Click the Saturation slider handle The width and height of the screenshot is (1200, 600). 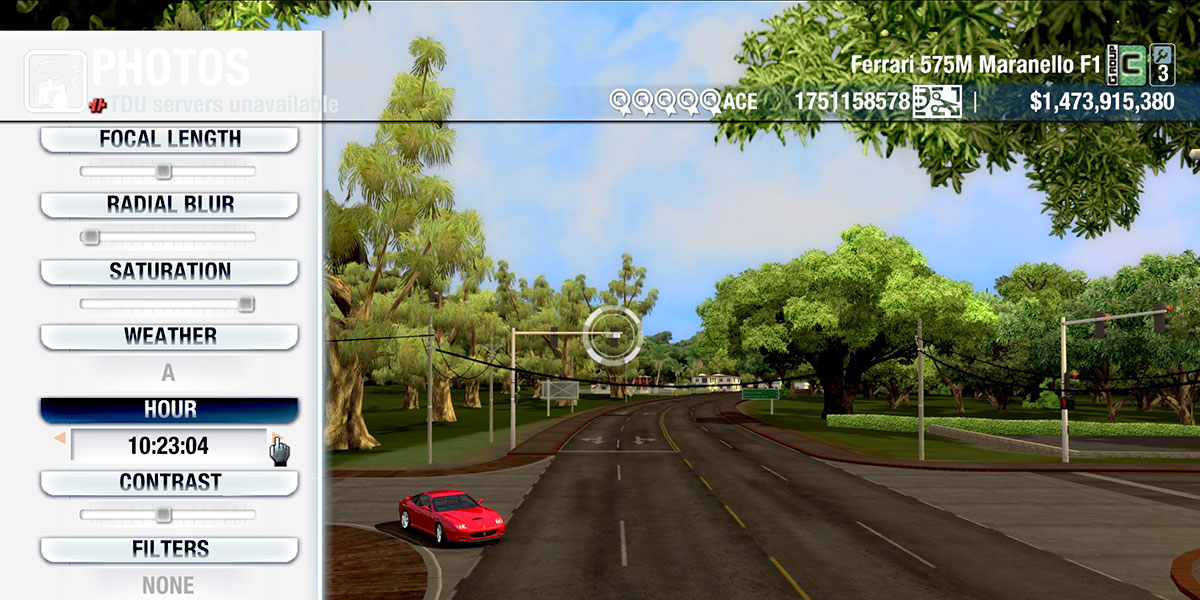(x=245, y=303)
